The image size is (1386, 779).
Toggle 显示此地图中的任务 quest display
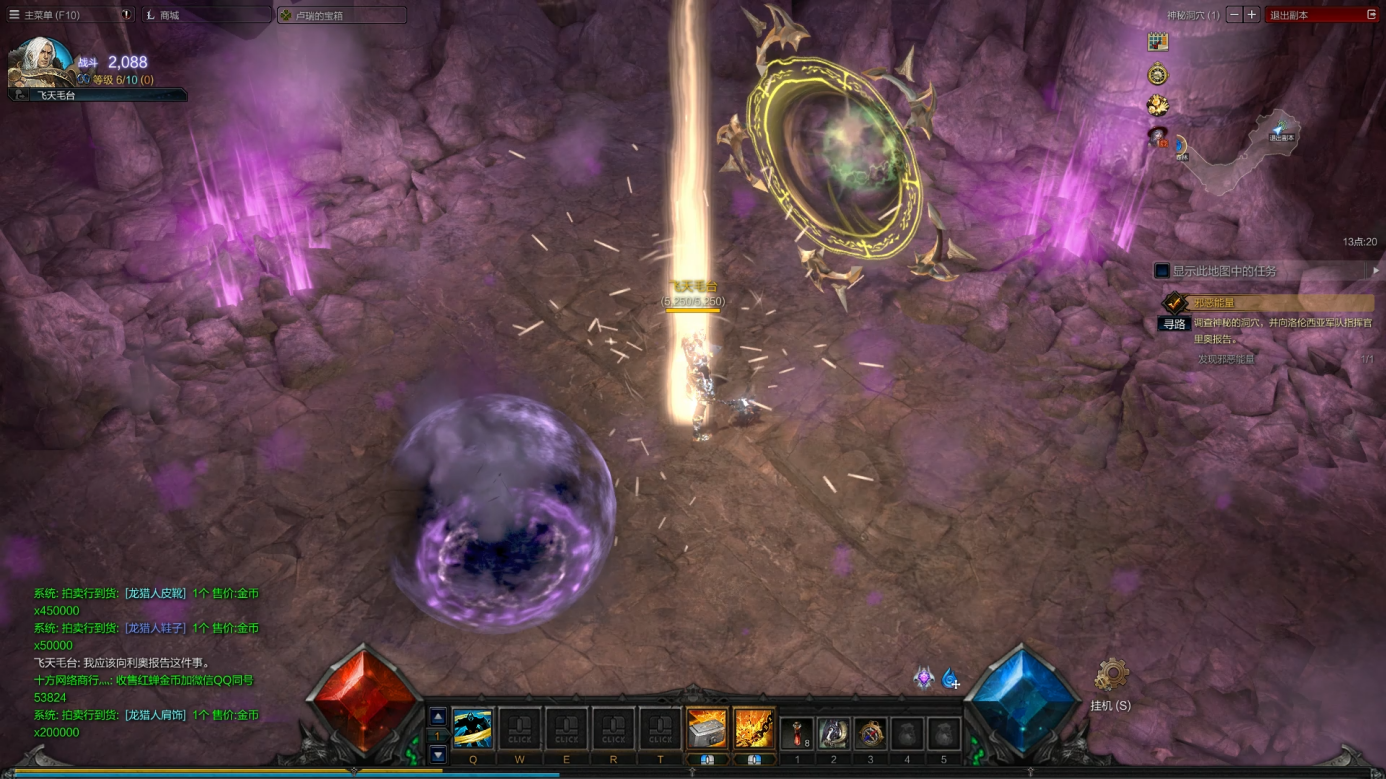[1162, 271]
